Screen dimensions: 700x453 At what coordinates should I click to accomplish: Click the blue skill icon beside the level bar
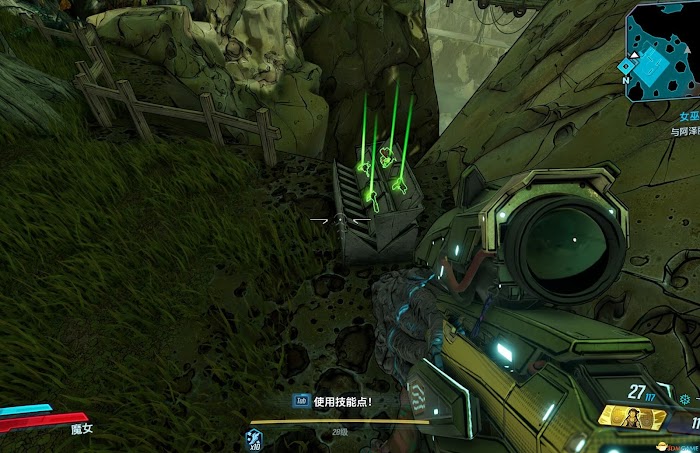tap(254, 436)
